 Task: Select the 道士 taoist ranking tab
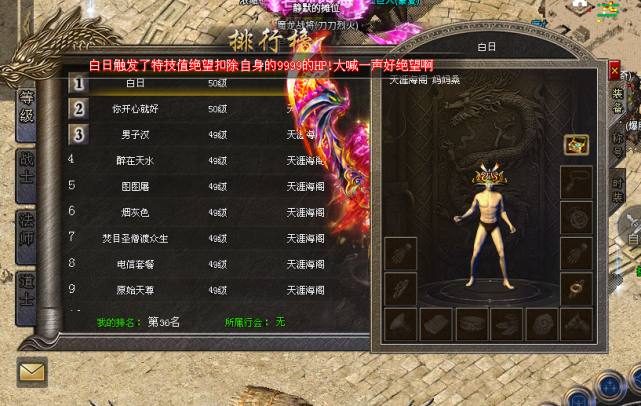point(27,288)
